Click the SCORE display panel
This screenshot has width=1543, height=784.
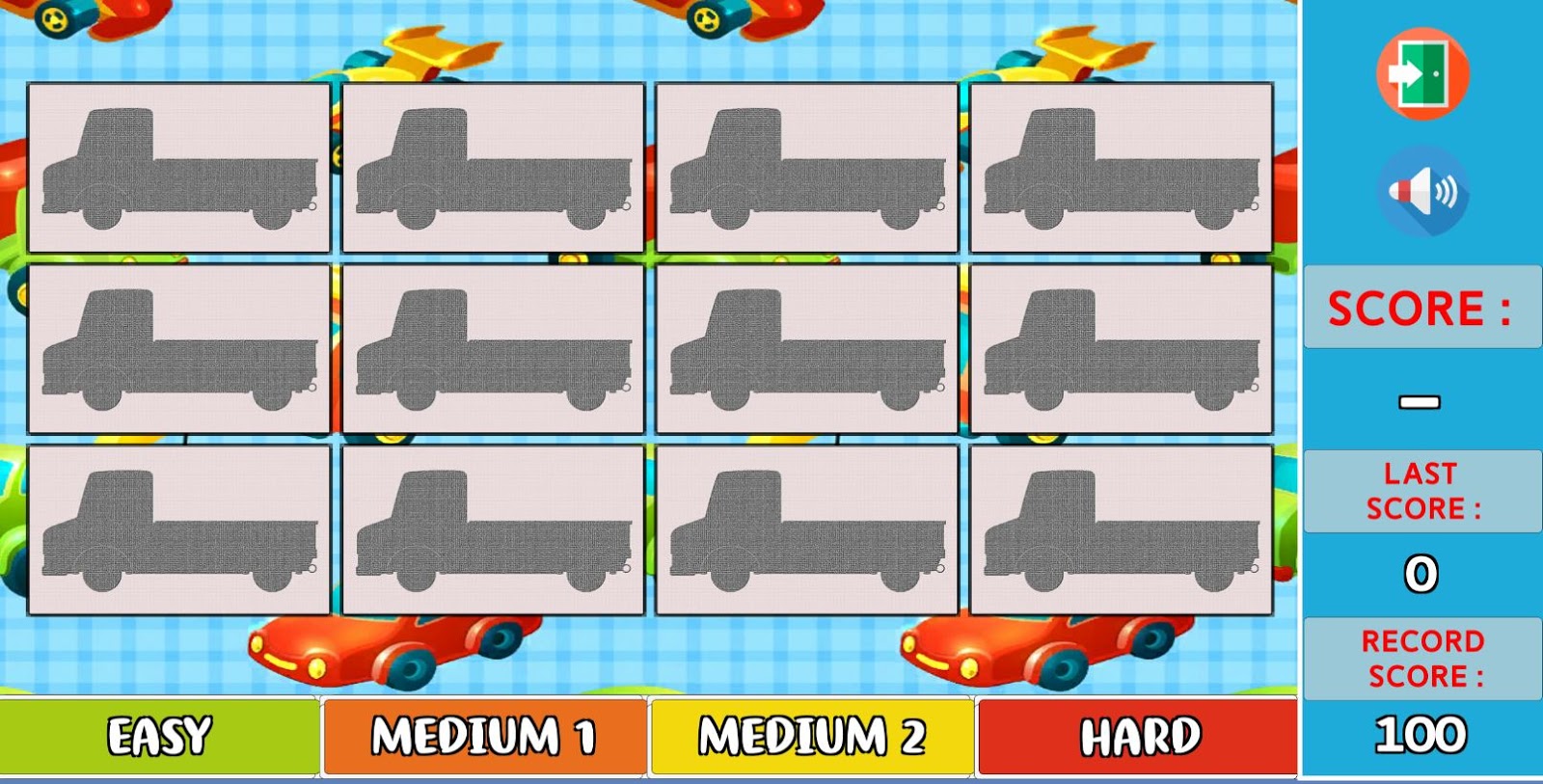coord(1421,309)
